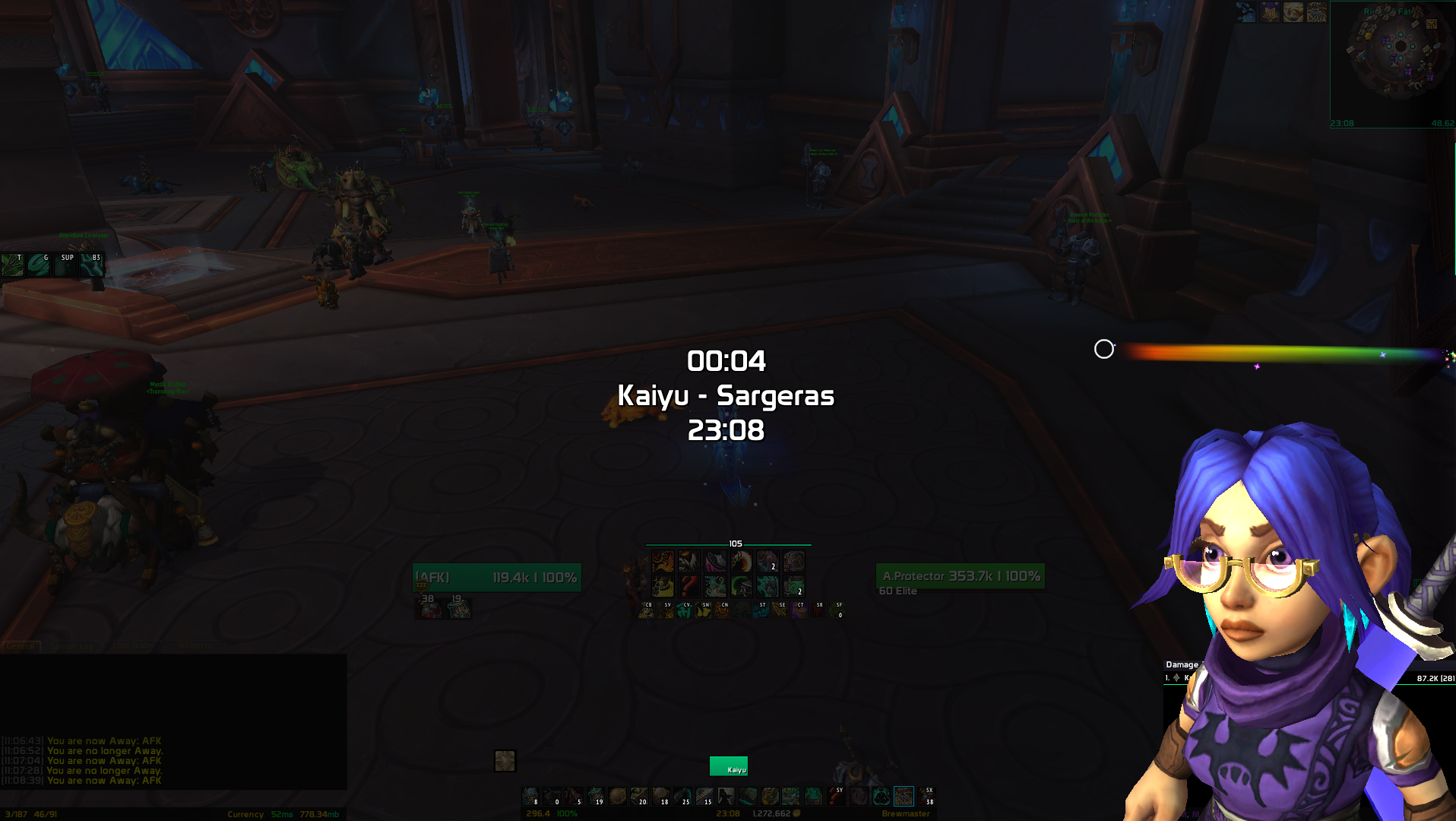Click the A.Protector target frame
The height and width of the screenshot is (821, 1456).
point(961,576)
